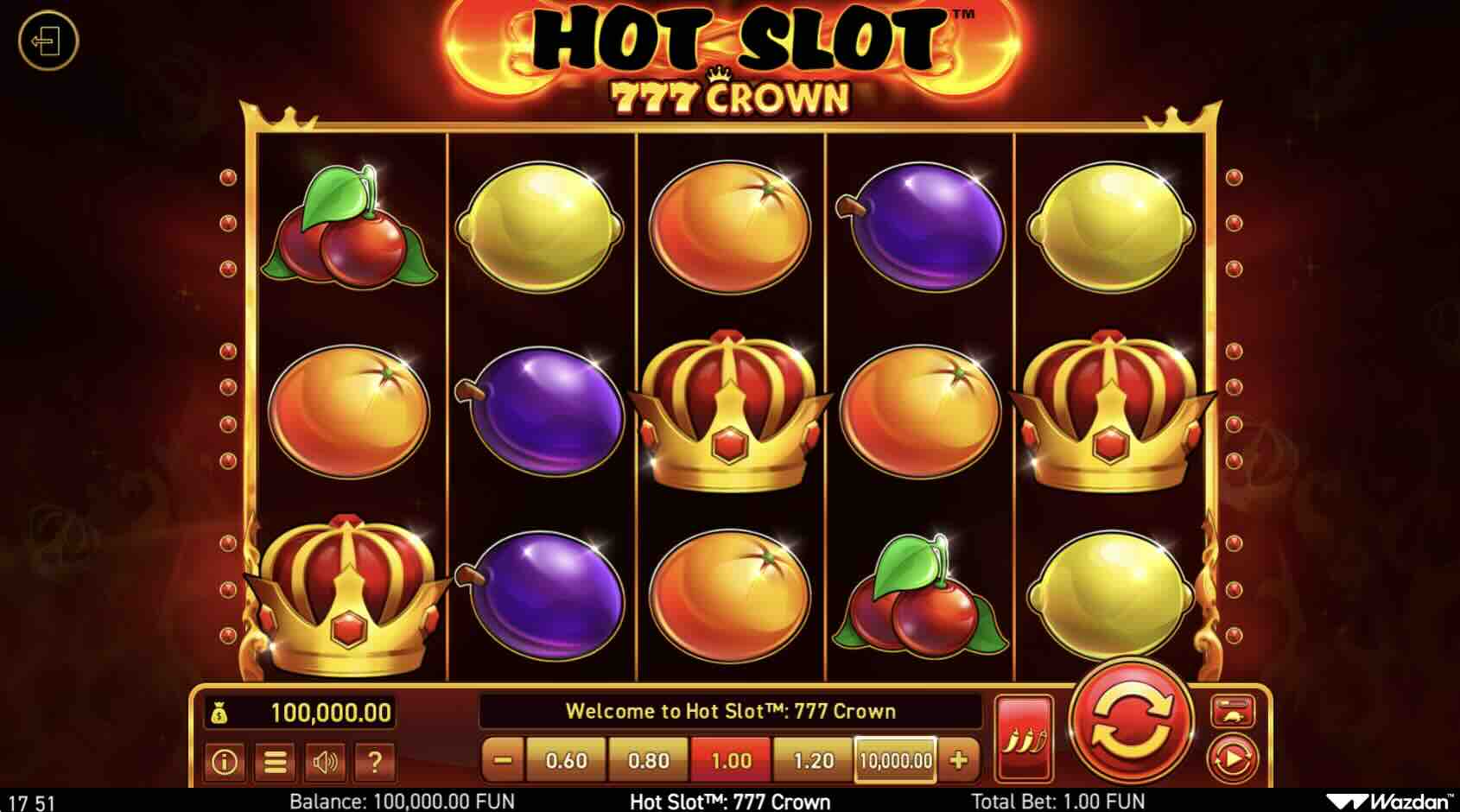The width and height of the screenshot is (1460, 812).
Task: Mute the game sound
Action: [324, 764]
